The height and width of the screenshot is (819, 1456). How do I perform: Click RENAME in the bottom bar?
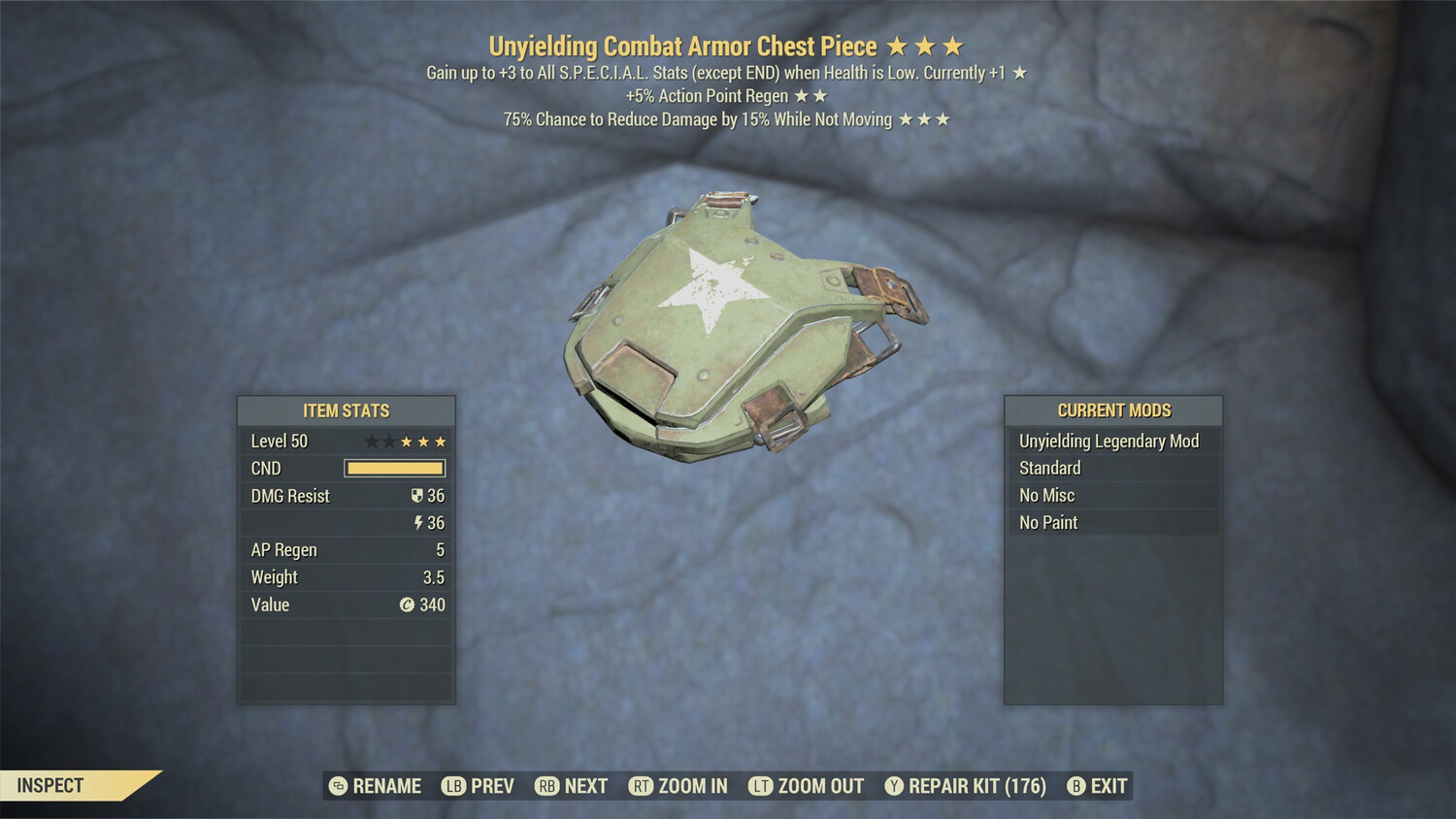click(x=386, y=786)
